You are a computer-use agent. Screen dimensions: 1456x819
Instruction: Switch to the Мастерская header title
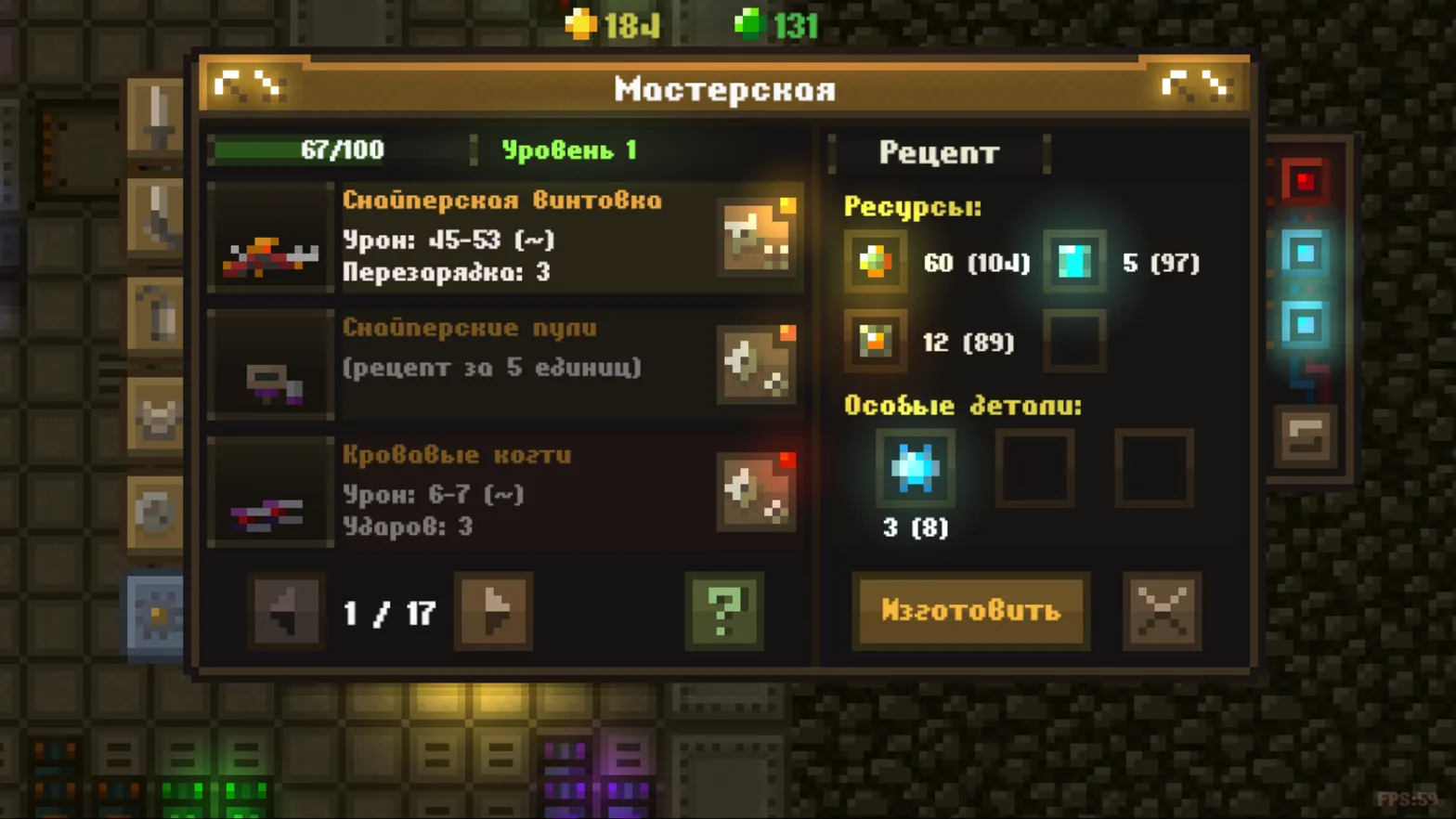point(723,88)
